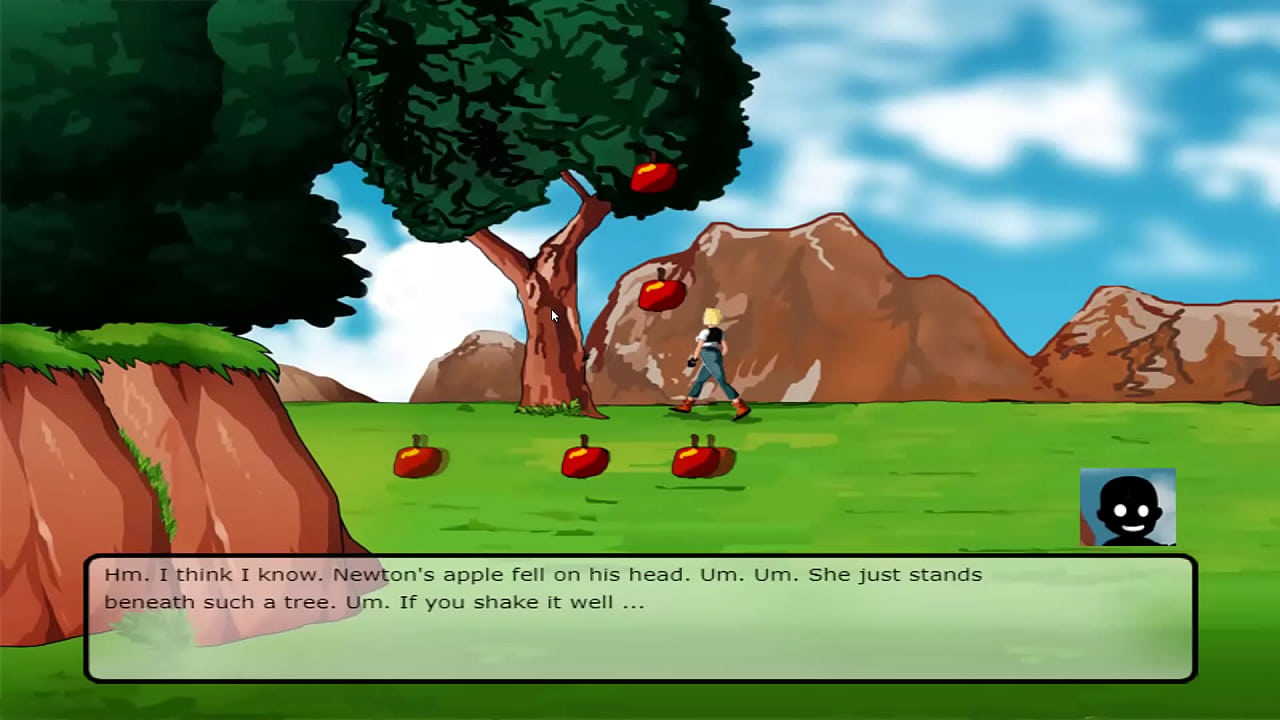This screenshot has height=720, width=1280.
Task: Click the apple resting on the mountain rock
Action: pyautogui.click(x=661, y=292)
